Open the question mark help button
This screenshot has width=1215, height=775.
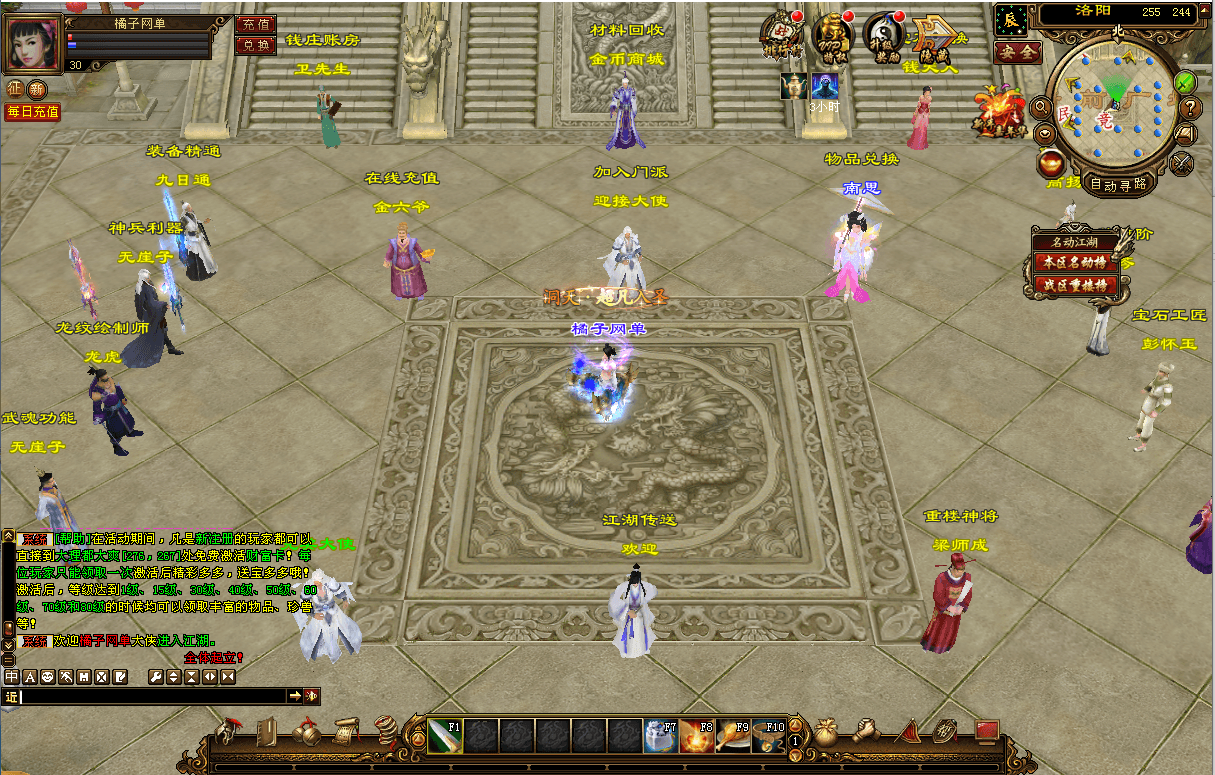point(1190,107)
